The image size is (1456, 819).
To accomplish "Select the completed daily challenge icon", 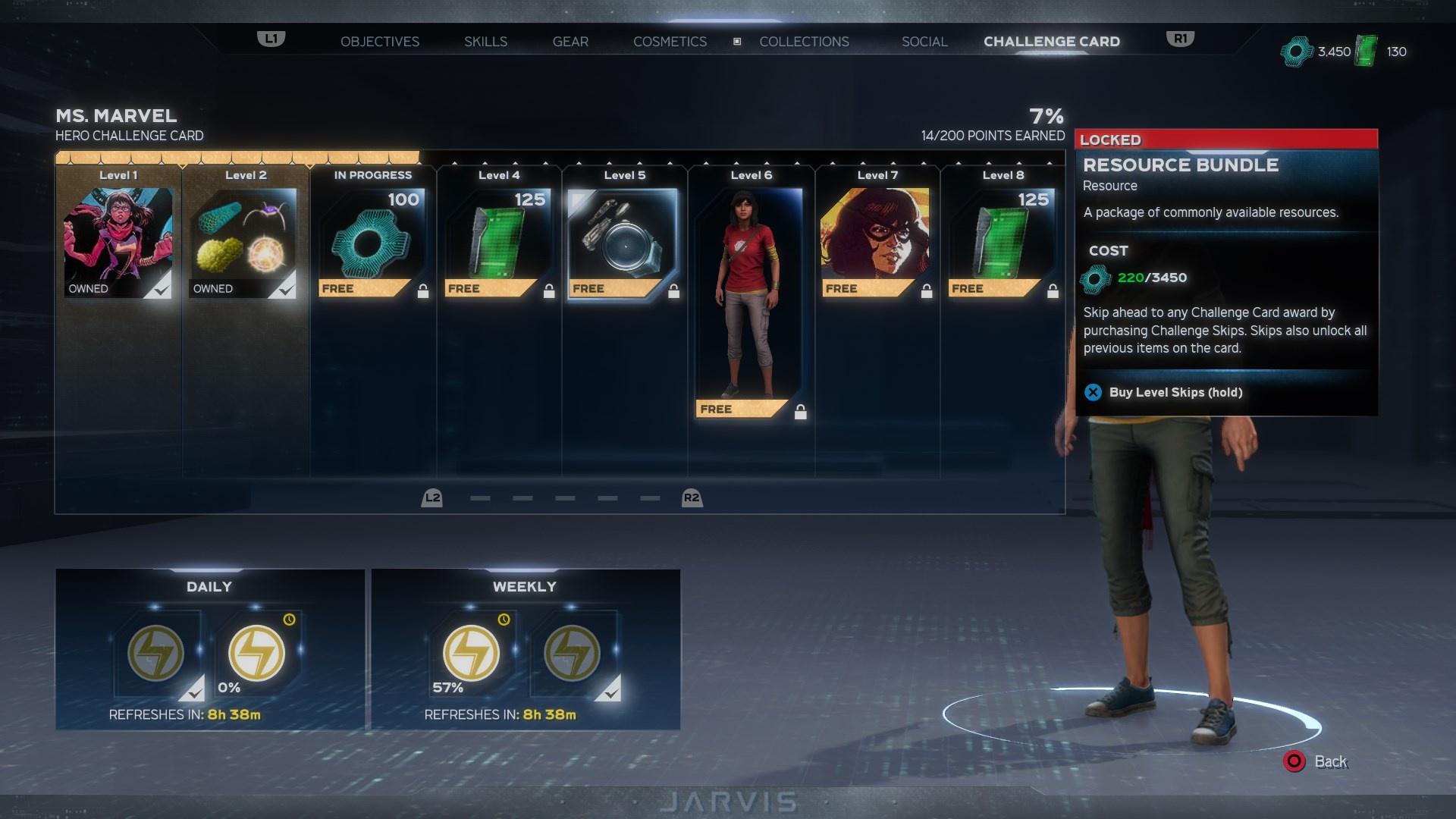I will pos(156,653).
